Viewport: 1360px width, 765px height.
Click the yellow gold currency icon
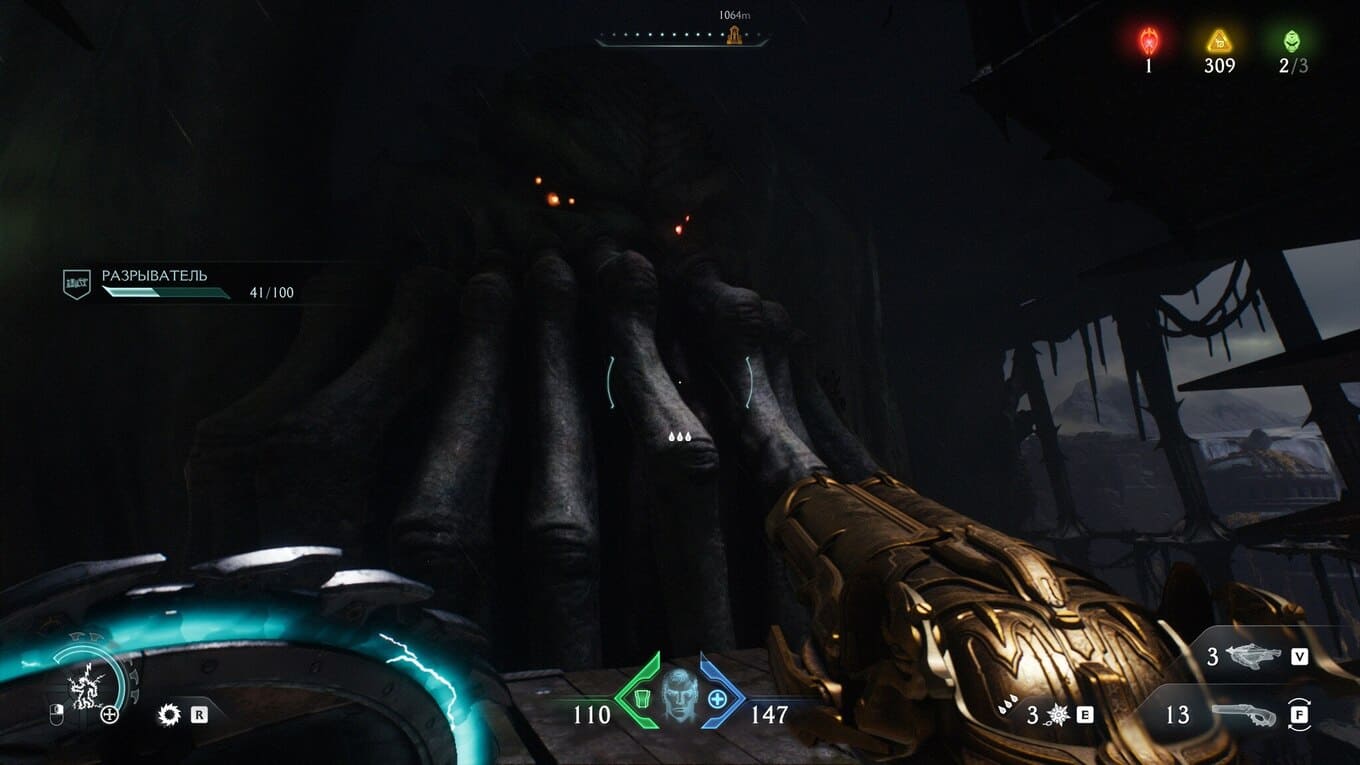click(1219, 41)
